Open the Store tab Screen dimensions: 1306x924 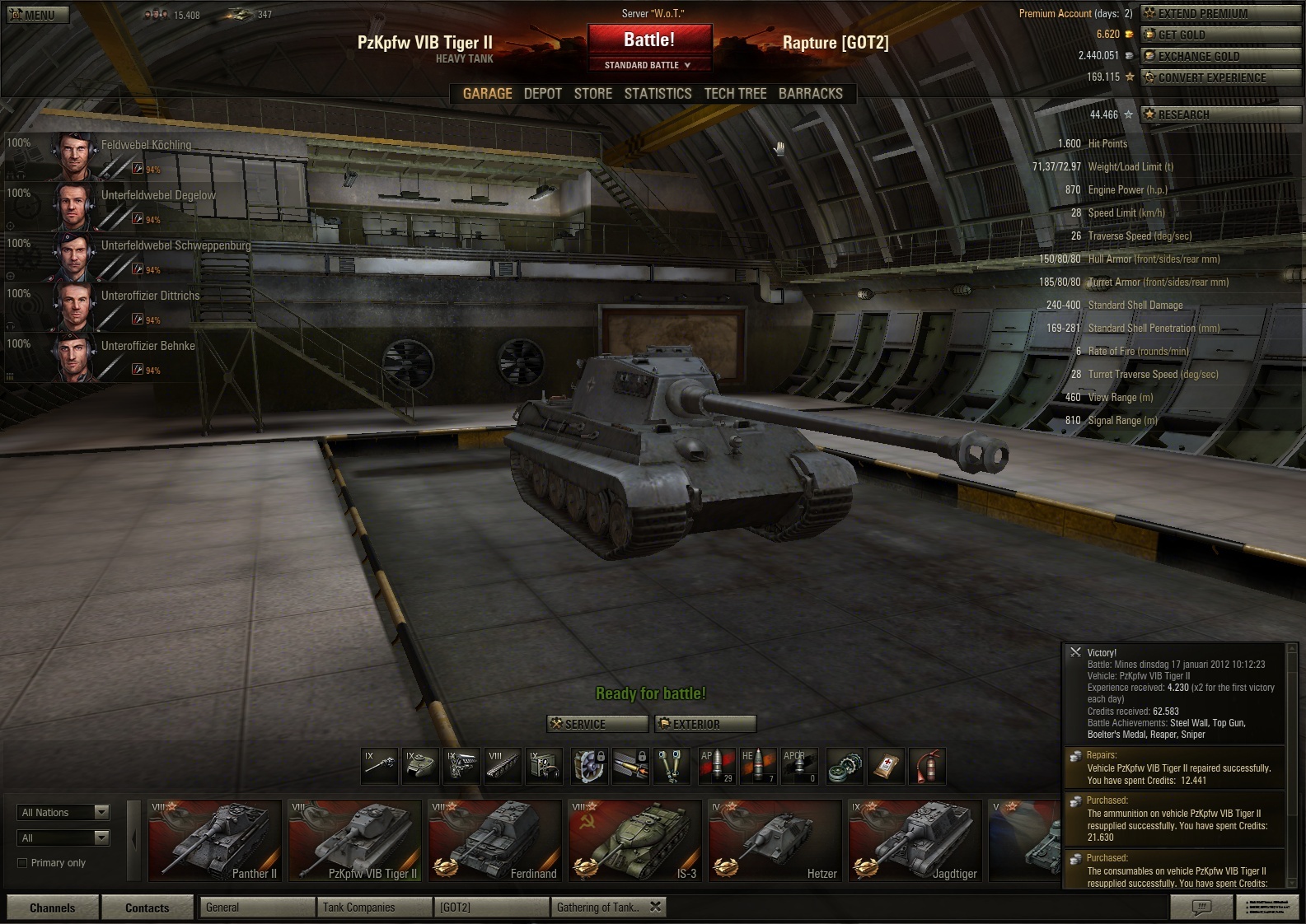(593, 94)
